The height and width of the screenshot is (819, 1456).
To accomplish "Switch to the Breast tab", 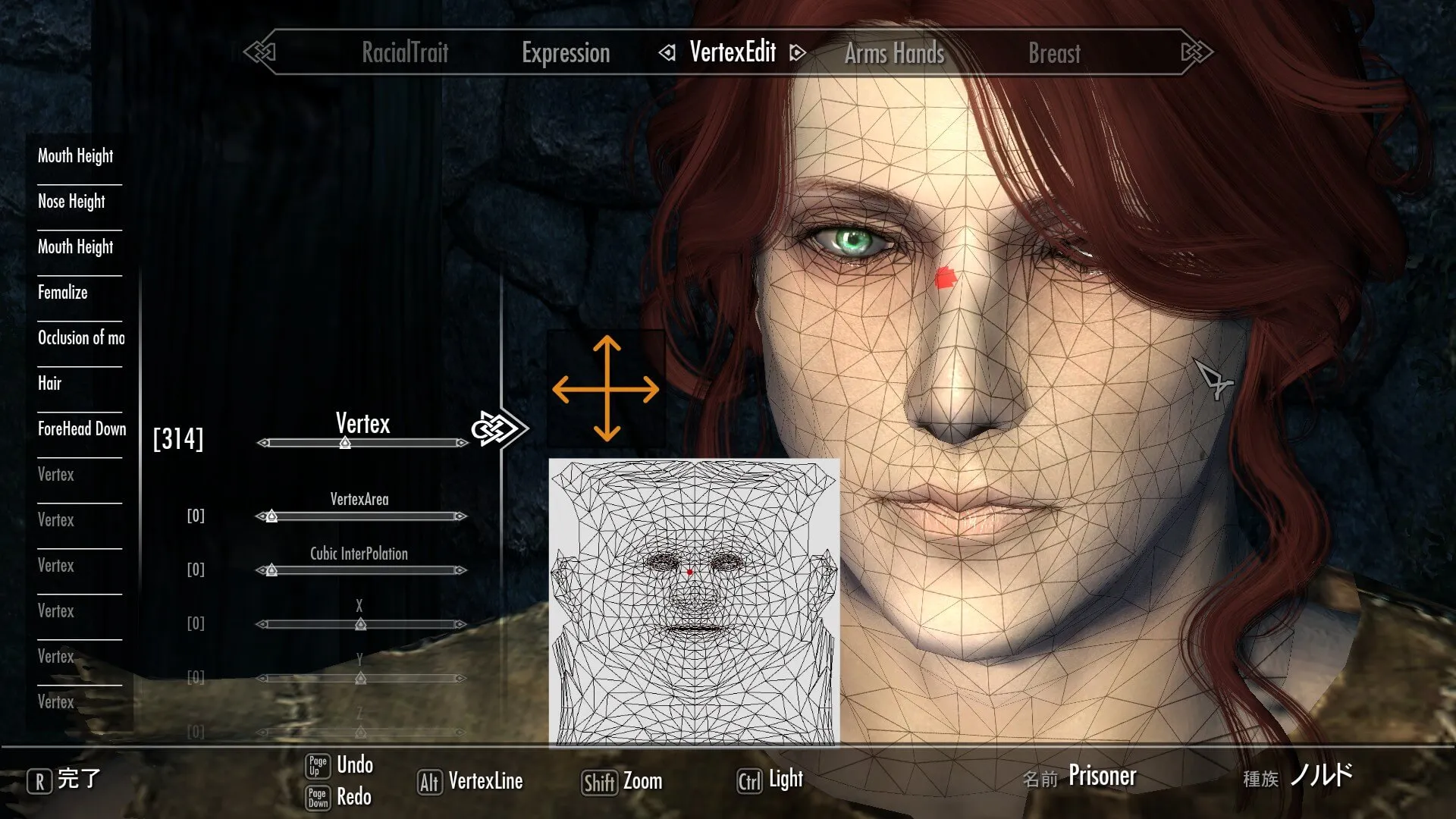I will pos(1054,53).
